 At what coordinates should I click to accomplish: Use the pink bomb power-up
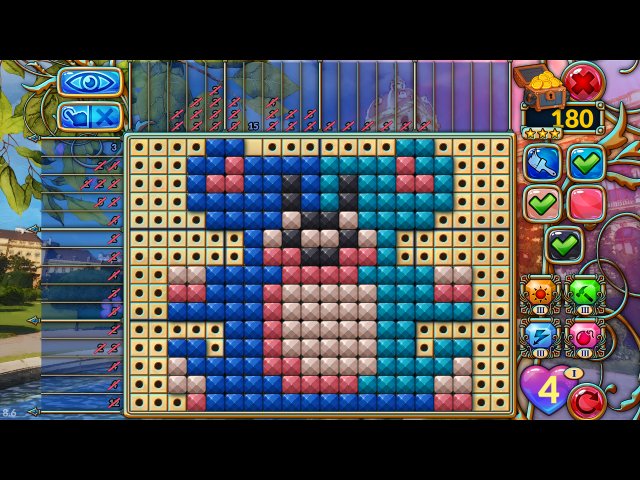pos(584,337)
